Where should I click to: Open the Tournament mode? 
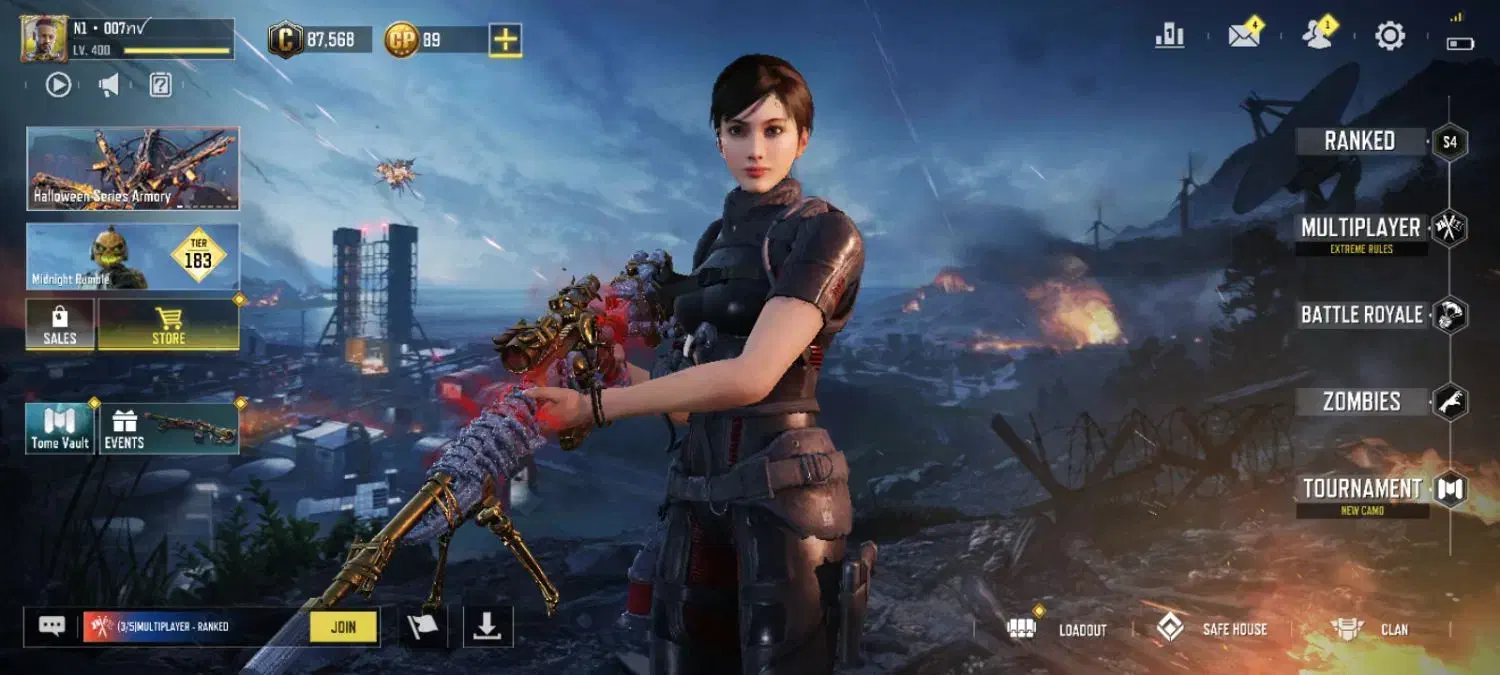(x=1362, y=489)
